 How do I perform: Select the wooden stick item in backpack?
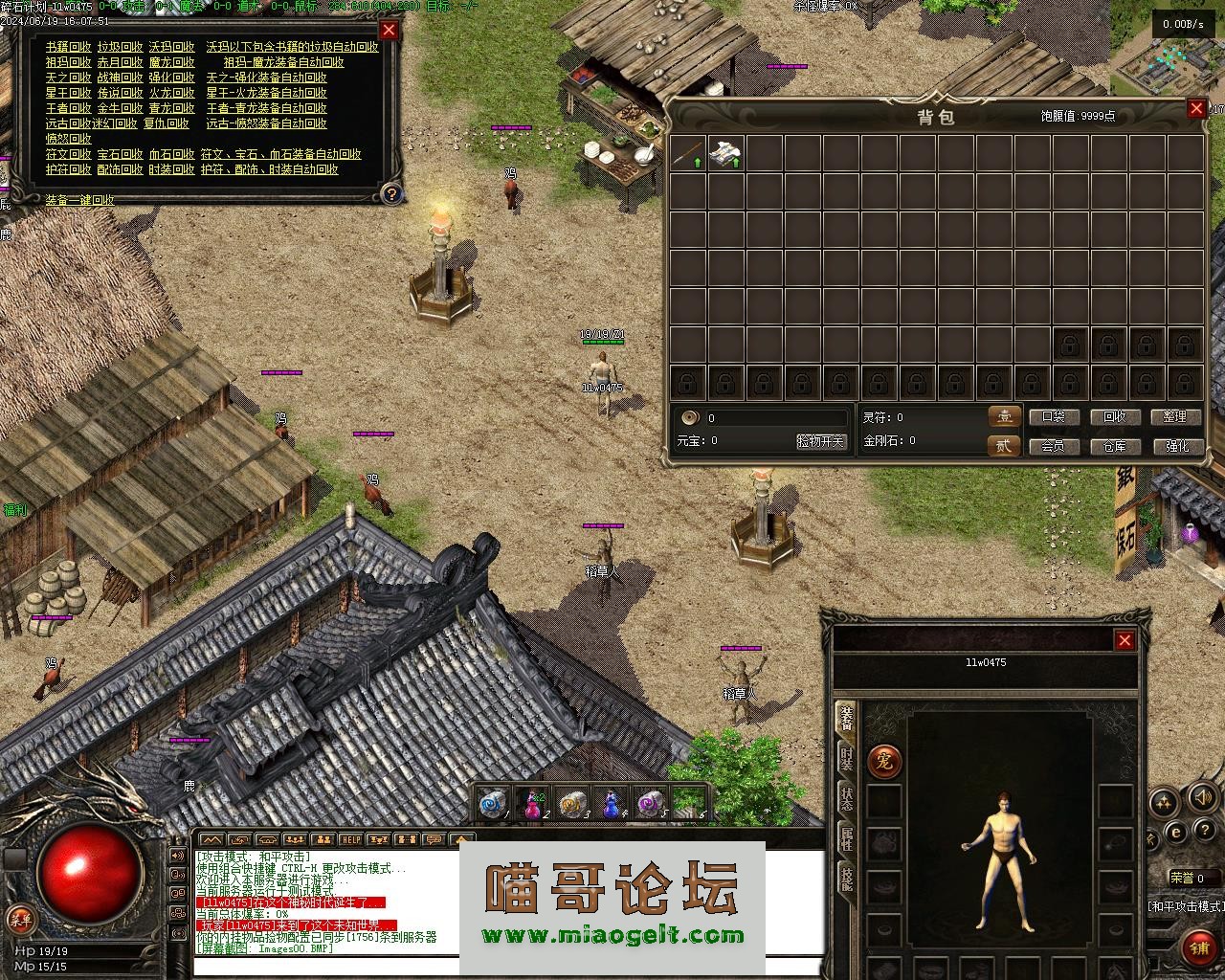click(x=688, y=153)
